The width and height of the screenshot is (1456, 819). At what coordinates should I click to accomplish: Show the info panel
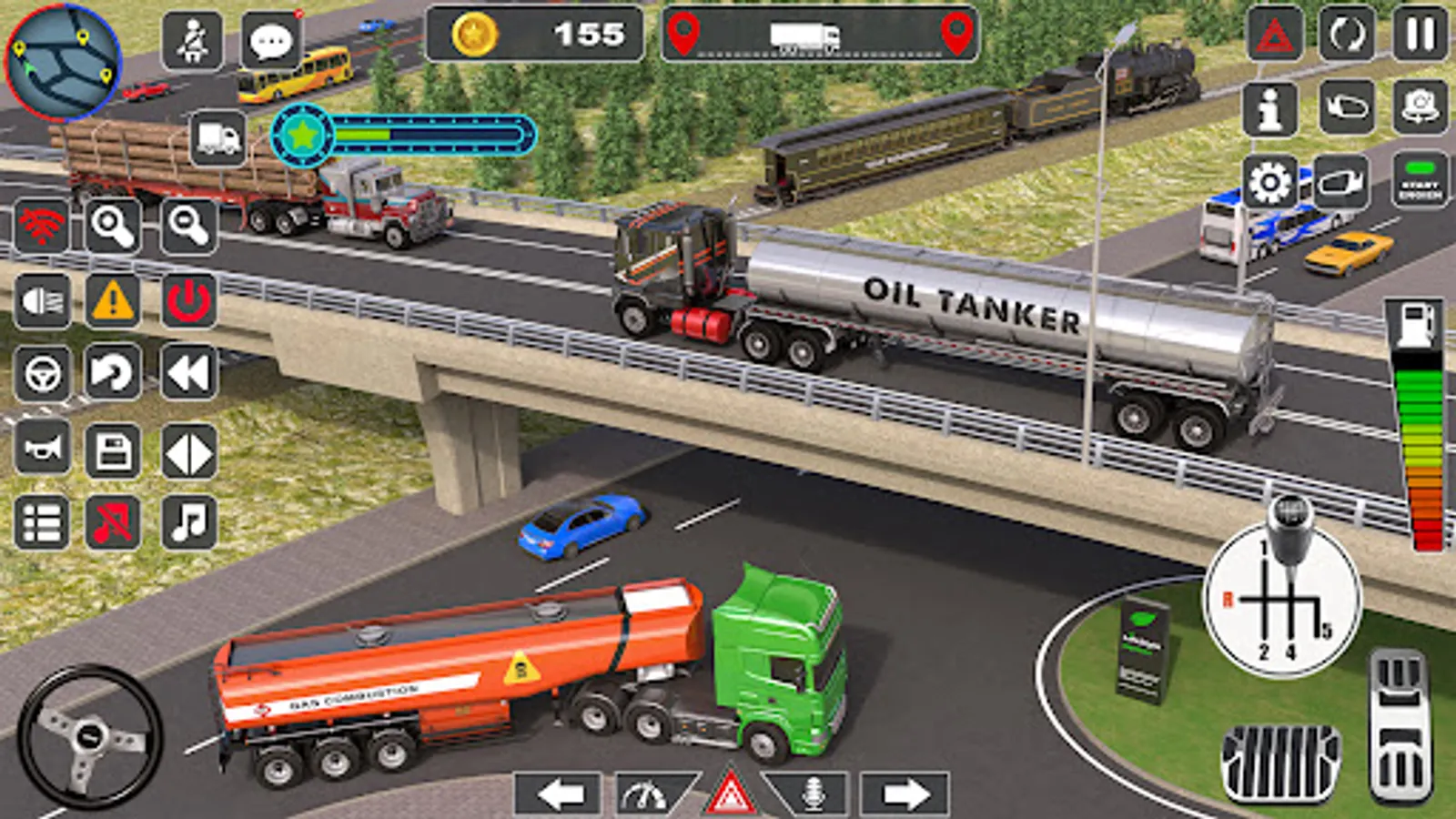pos(1270,107)
